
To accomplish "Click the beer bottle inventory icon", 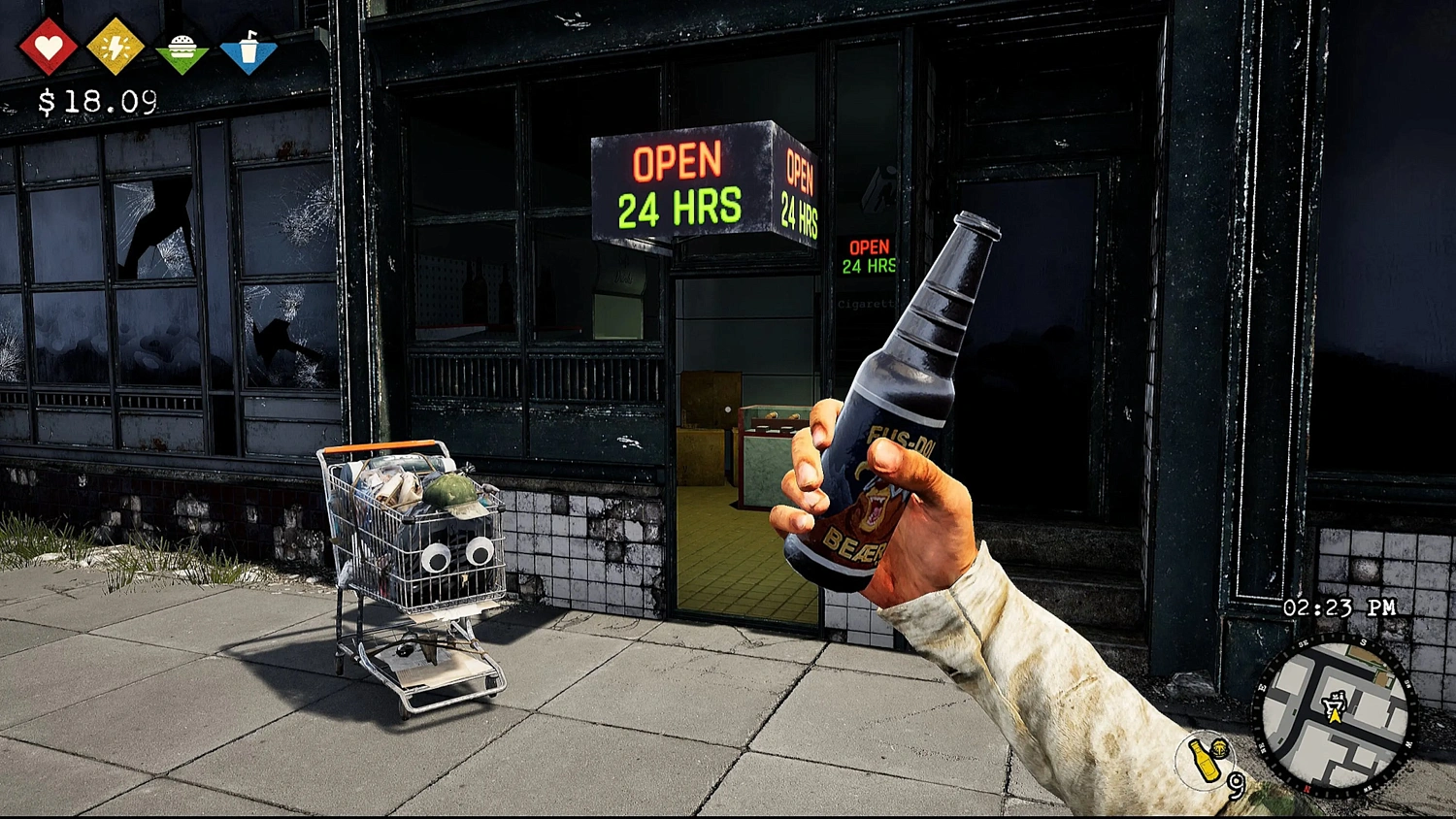I will tap(1205, 762).
